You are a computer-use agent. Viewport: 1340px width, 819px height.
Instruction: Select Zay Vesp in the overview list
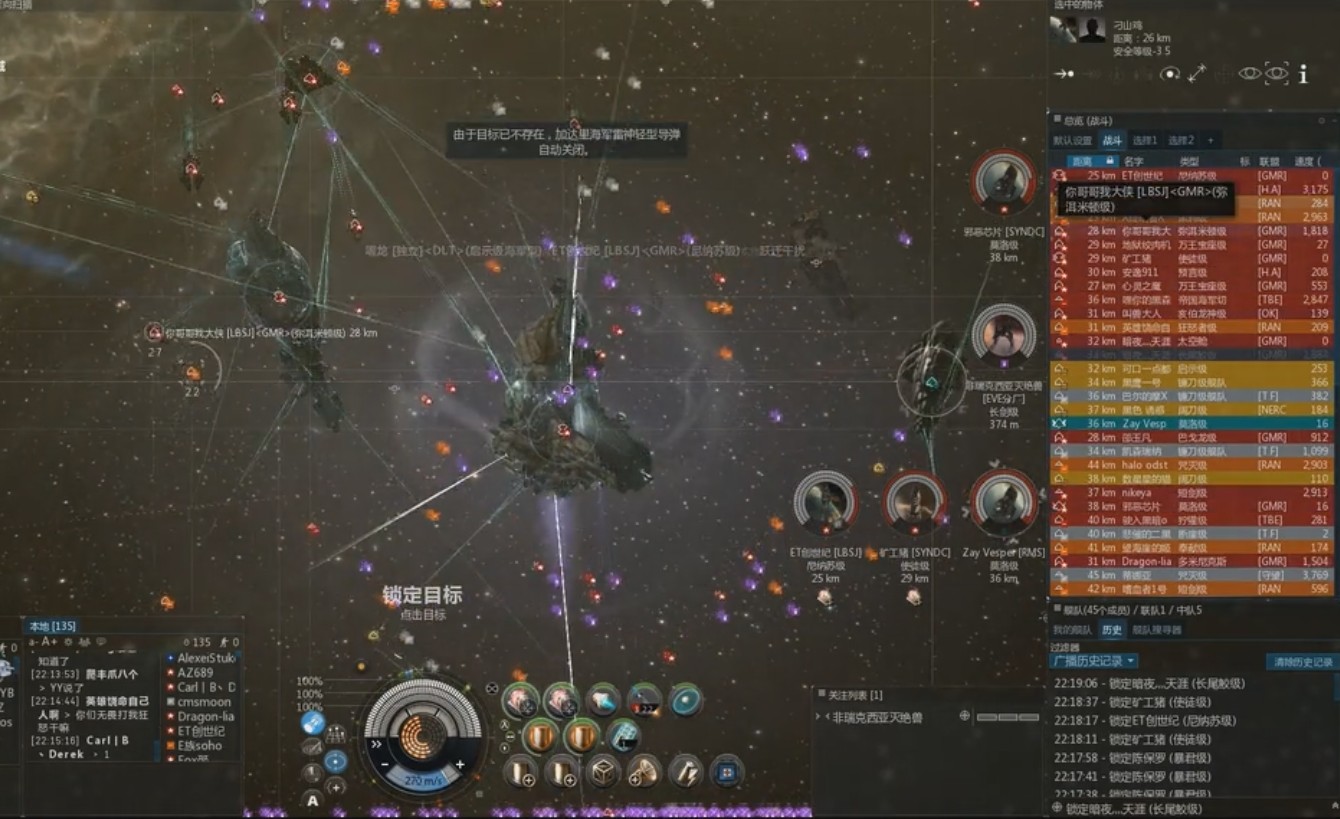pyautogui.click(x=1145, y=424)
